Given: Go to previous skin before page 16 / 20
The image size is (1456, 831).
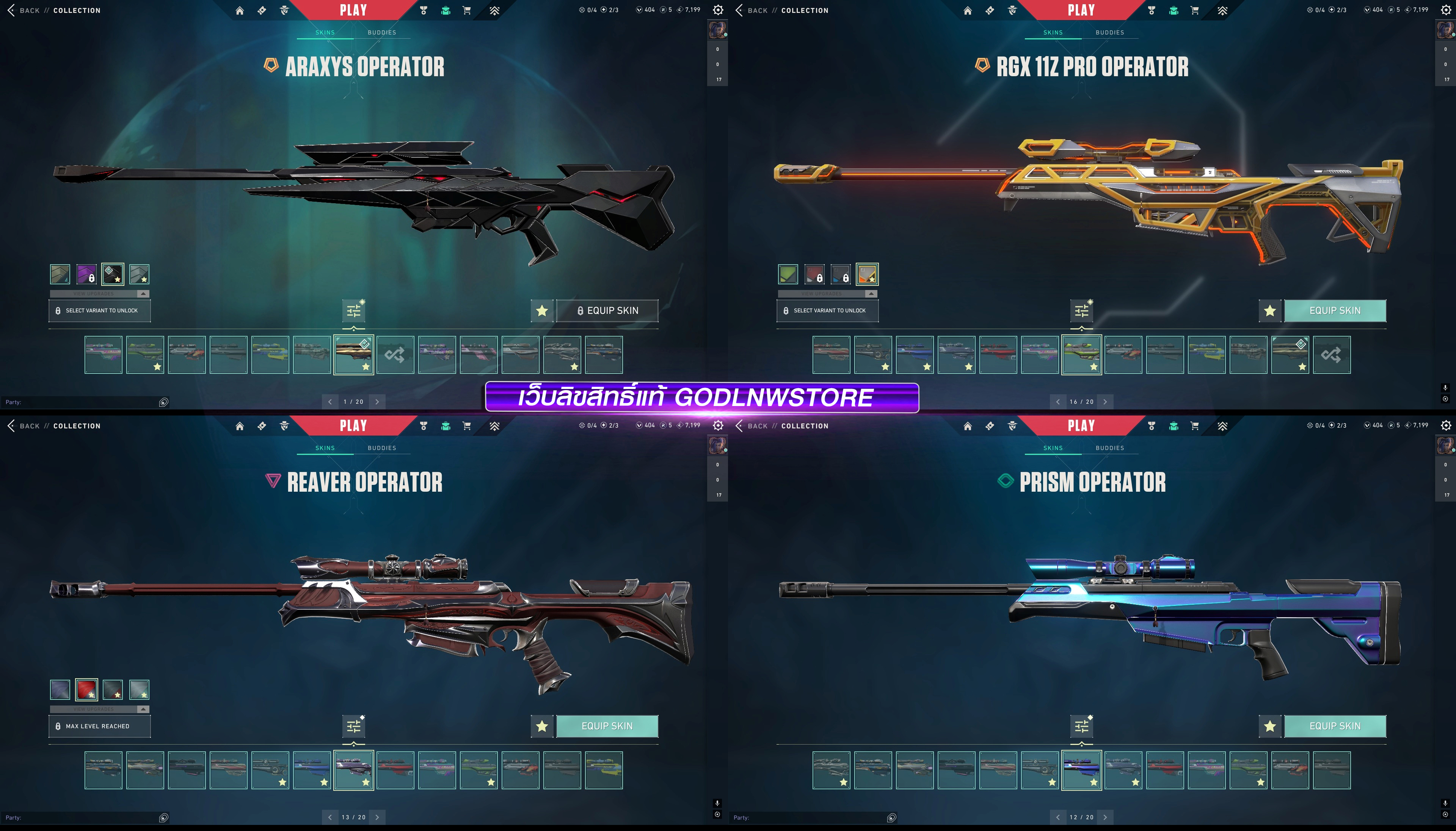Looking at the screenshot, I should click(x=1057, y=402).
